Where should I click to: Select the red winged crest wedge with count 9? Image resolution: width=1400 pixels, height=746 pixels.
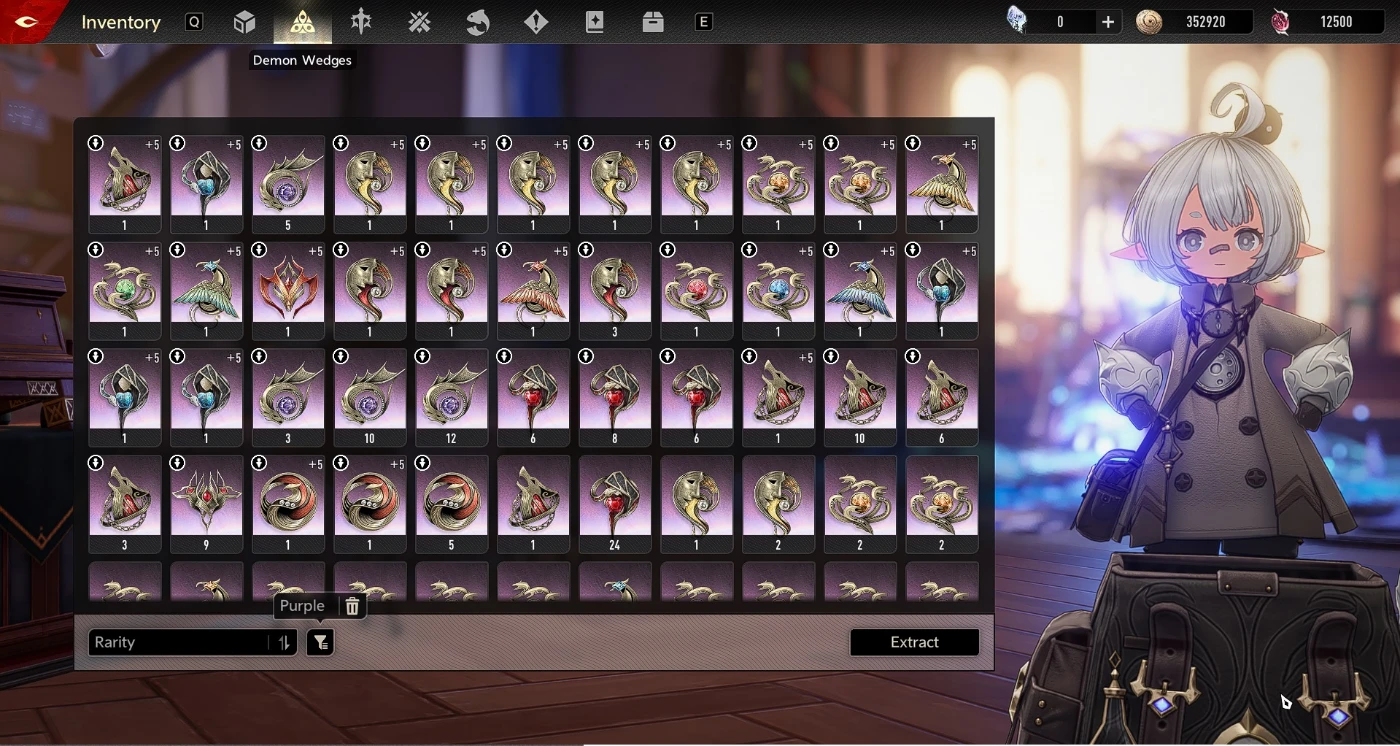point(207,502)
